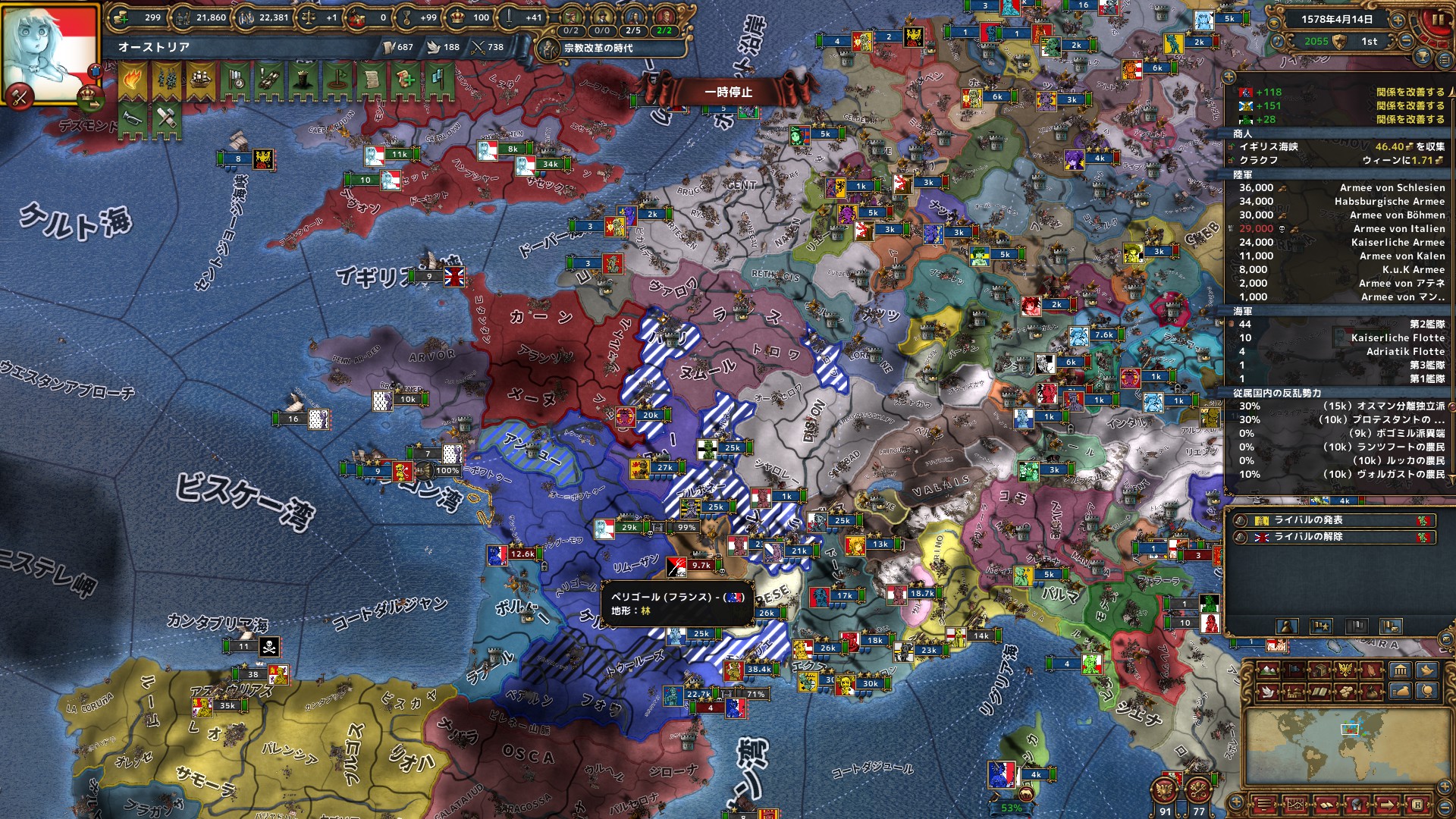Open the trophy achievements button

(1423, 57)
